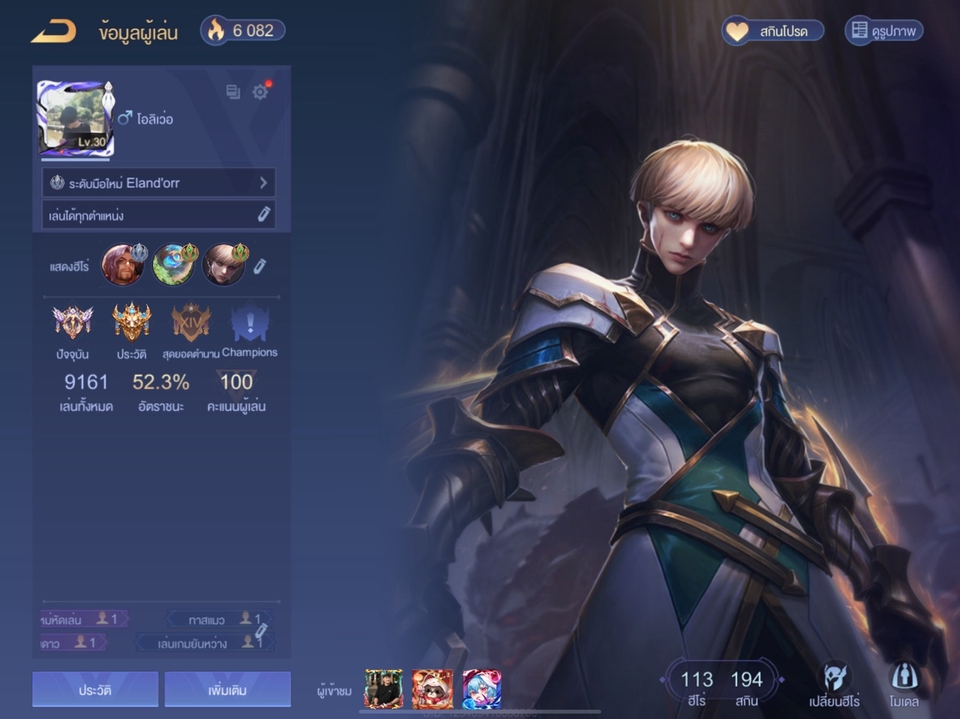Viewport: 960px width, 719px height.
Task: View the visitor with blue-haired avatar
Action: pos(481,689)
